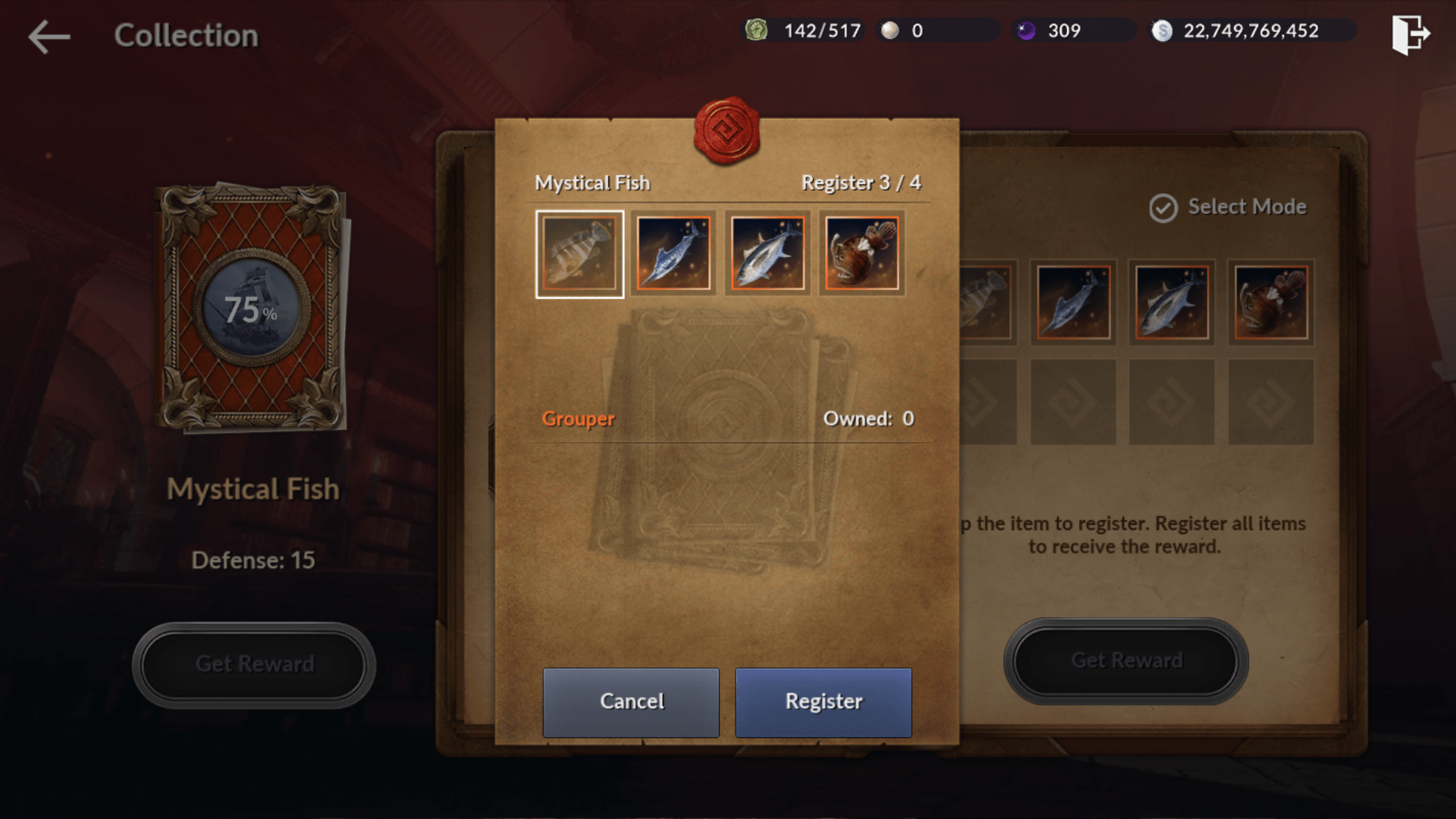Select the second swordfish item in the register dialog
The image size is (1456, 819).
[x=673, y=254]
